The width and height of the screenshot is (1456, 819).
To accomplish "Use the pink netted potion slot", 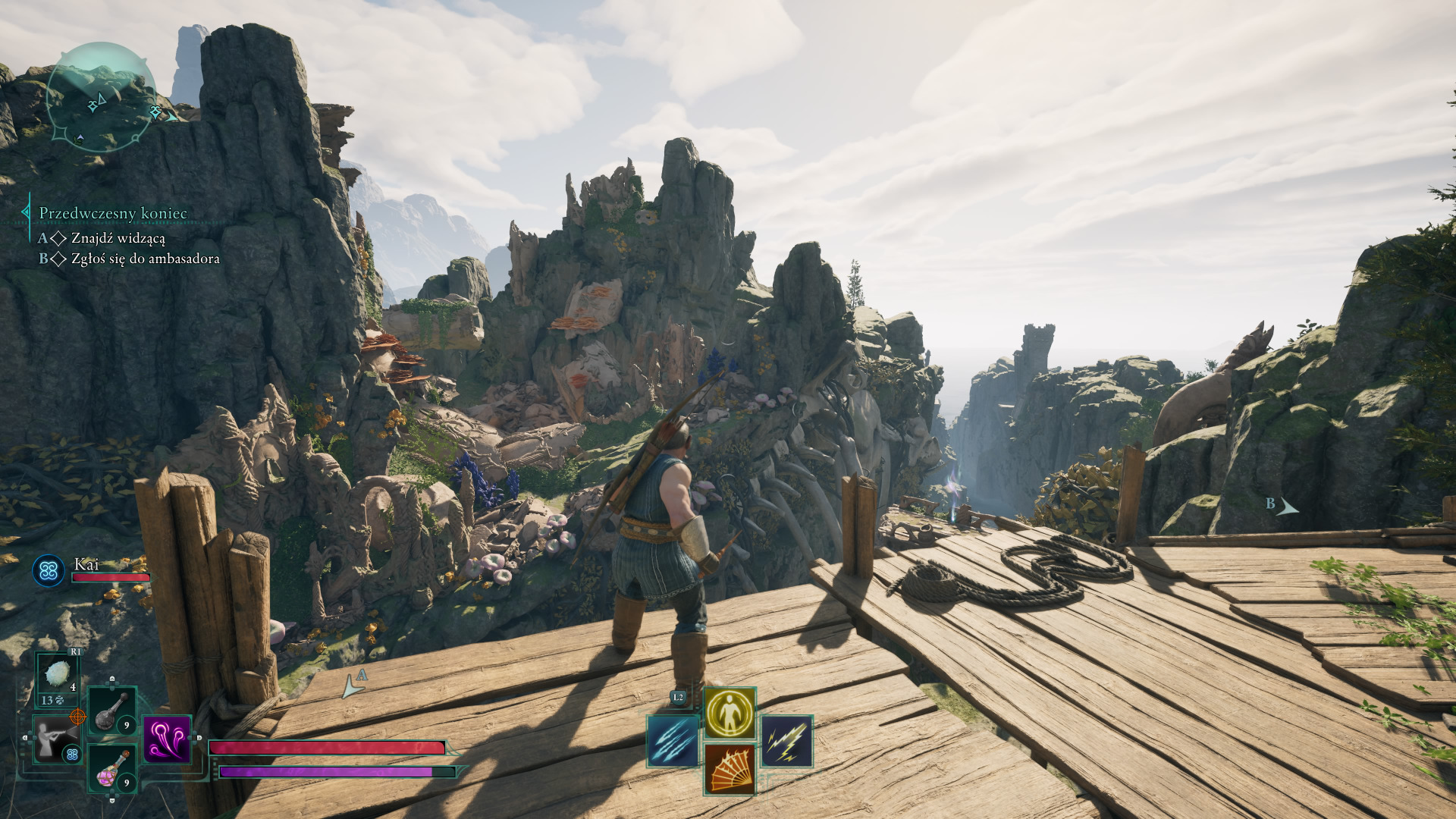I will (x=112, y=769).
